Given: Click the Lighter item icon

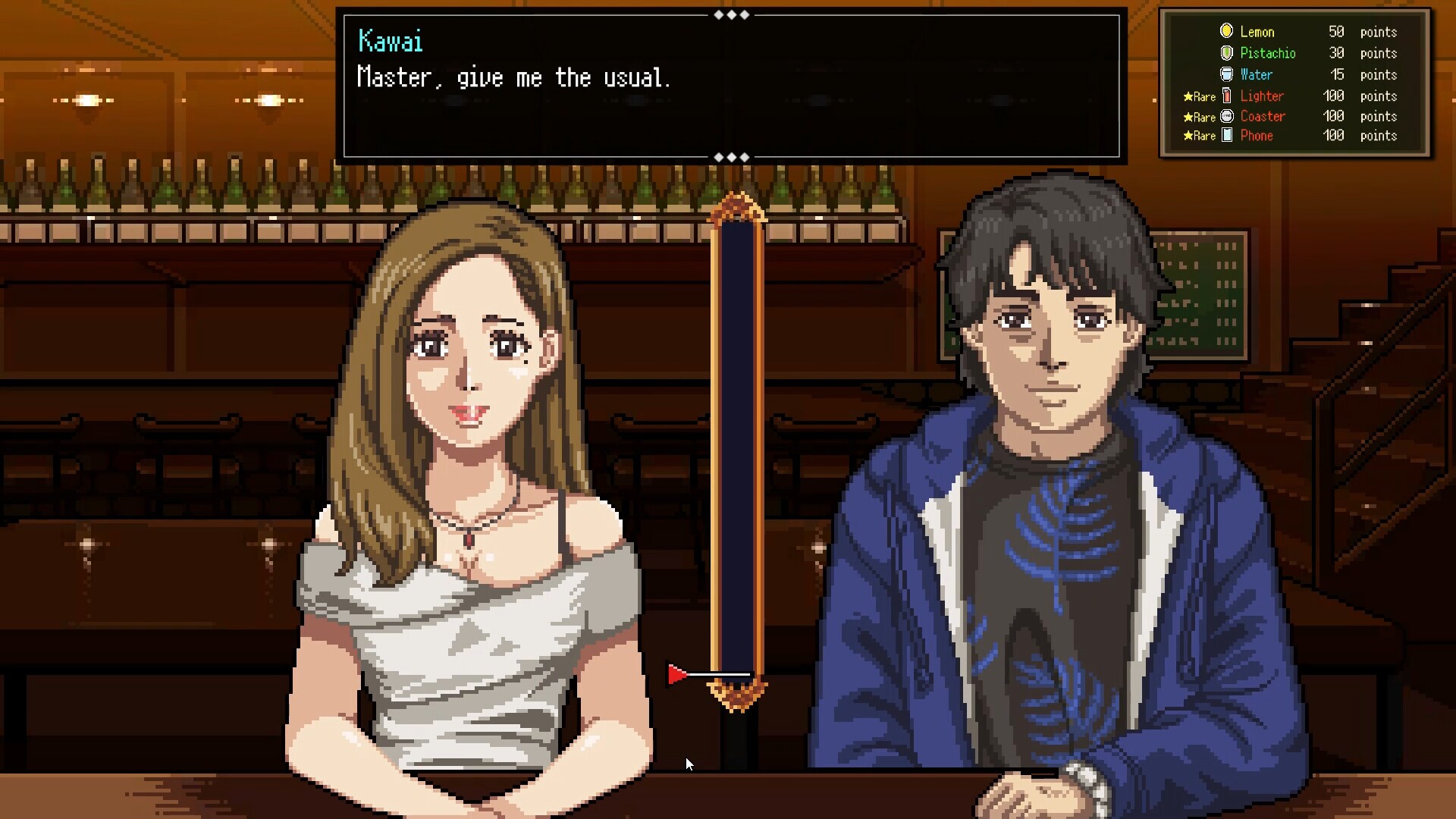Looking at the screenshot, I should tap(1227, 96).
